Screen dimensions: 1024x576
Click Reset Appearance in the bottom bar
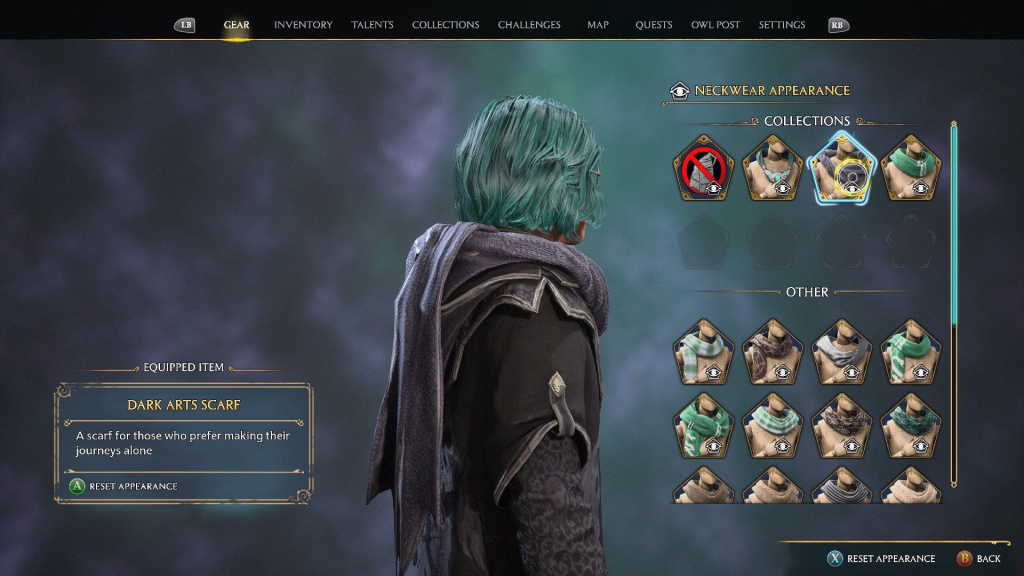(x=881, y=558)
